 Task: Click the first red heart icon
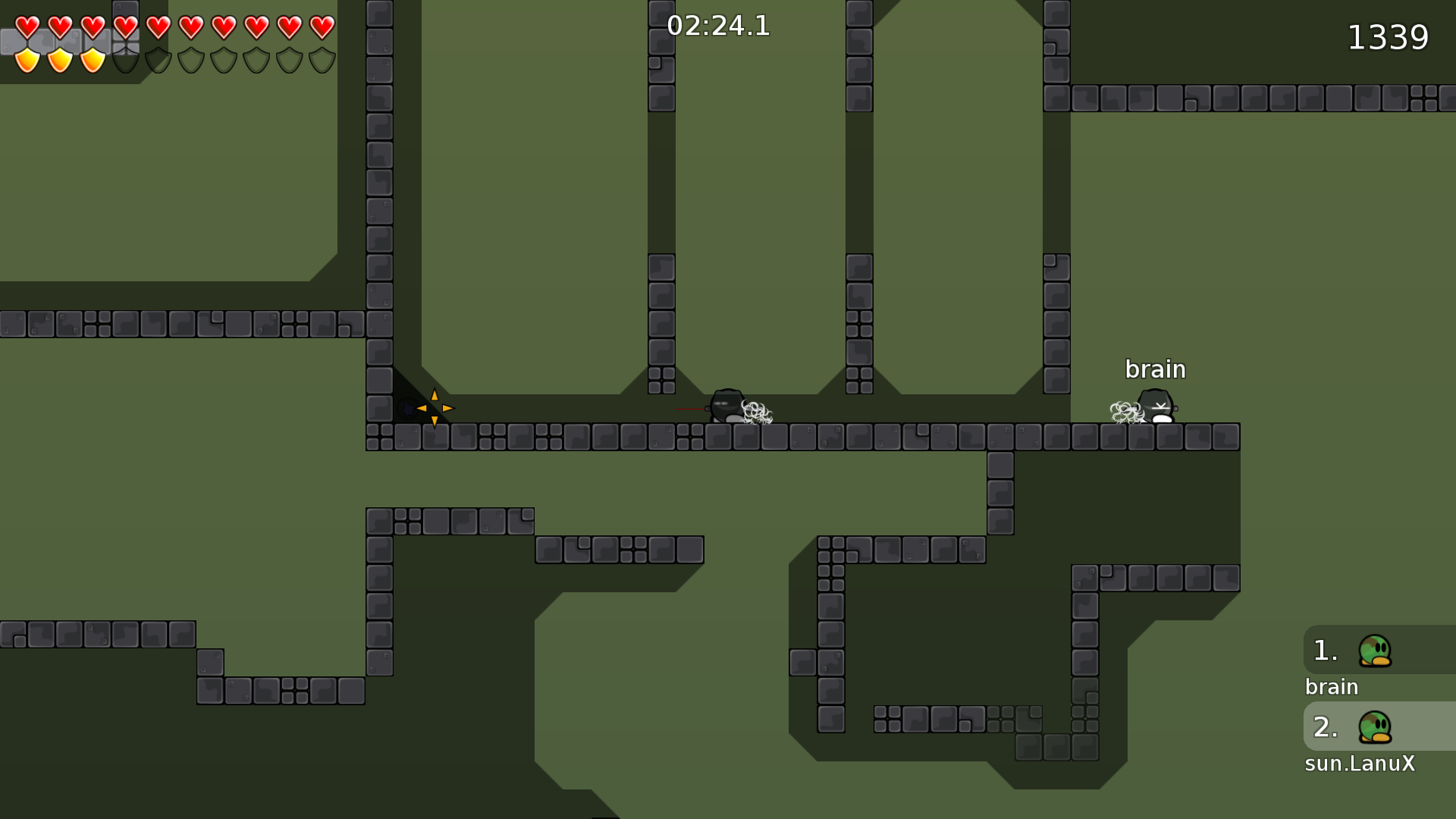click(27, 28)
